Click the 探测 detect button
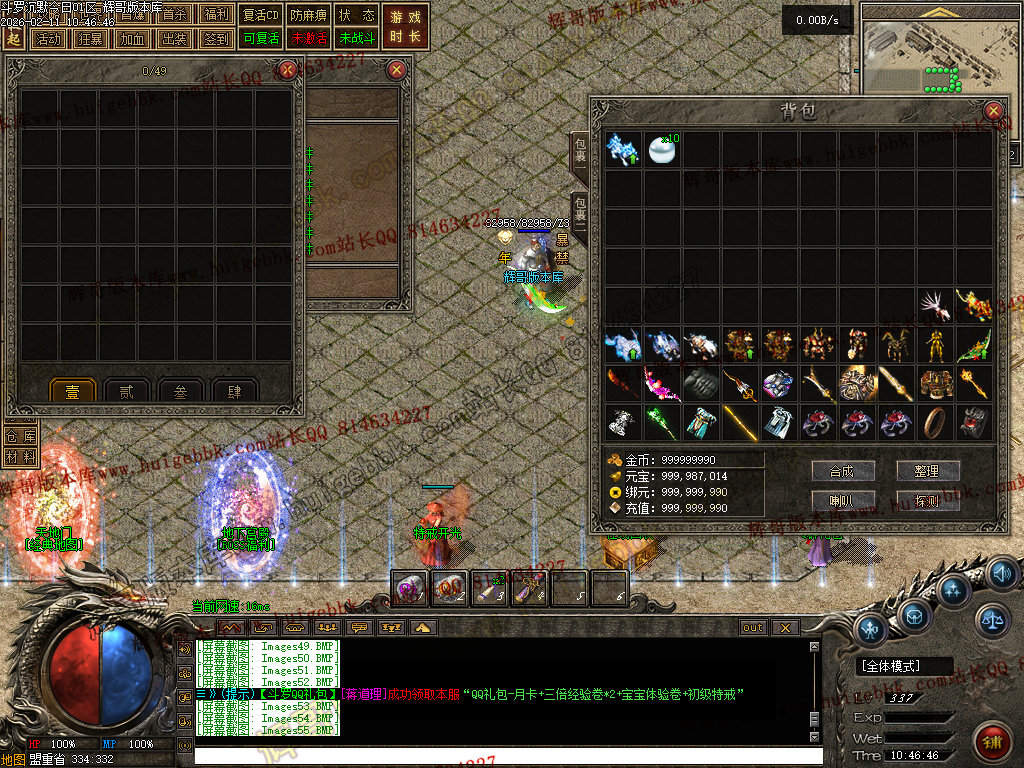 tap(928, 500)
